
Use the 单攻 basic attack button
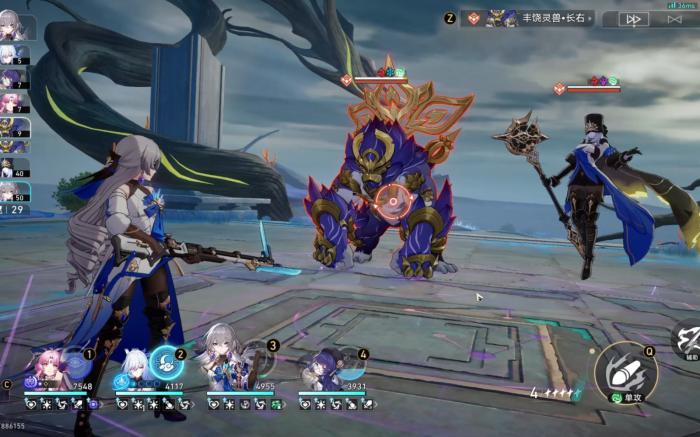tap(624, 371)
